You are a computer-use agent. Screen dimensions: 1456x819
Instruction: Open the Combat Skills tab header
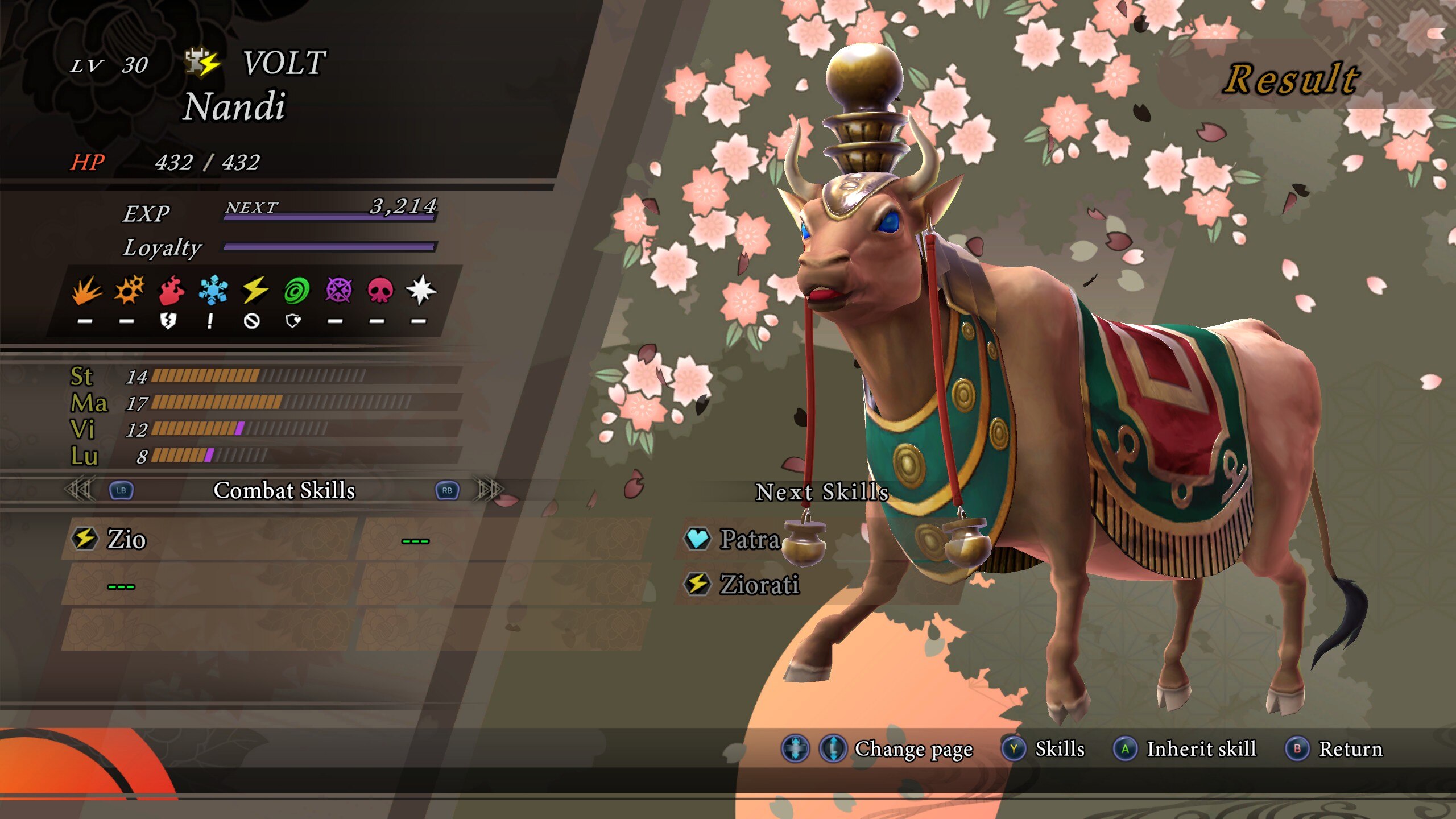[x=284, y=490]
